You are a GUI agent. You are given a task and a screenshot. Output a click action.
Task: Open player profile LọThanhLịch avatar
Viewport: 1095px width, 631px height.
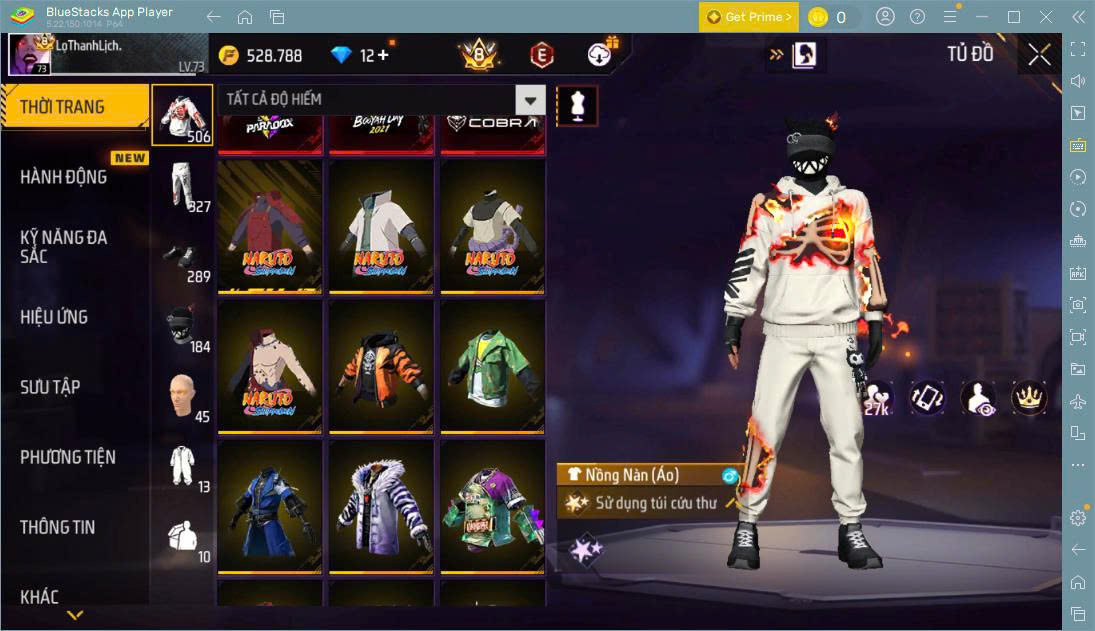30,54
